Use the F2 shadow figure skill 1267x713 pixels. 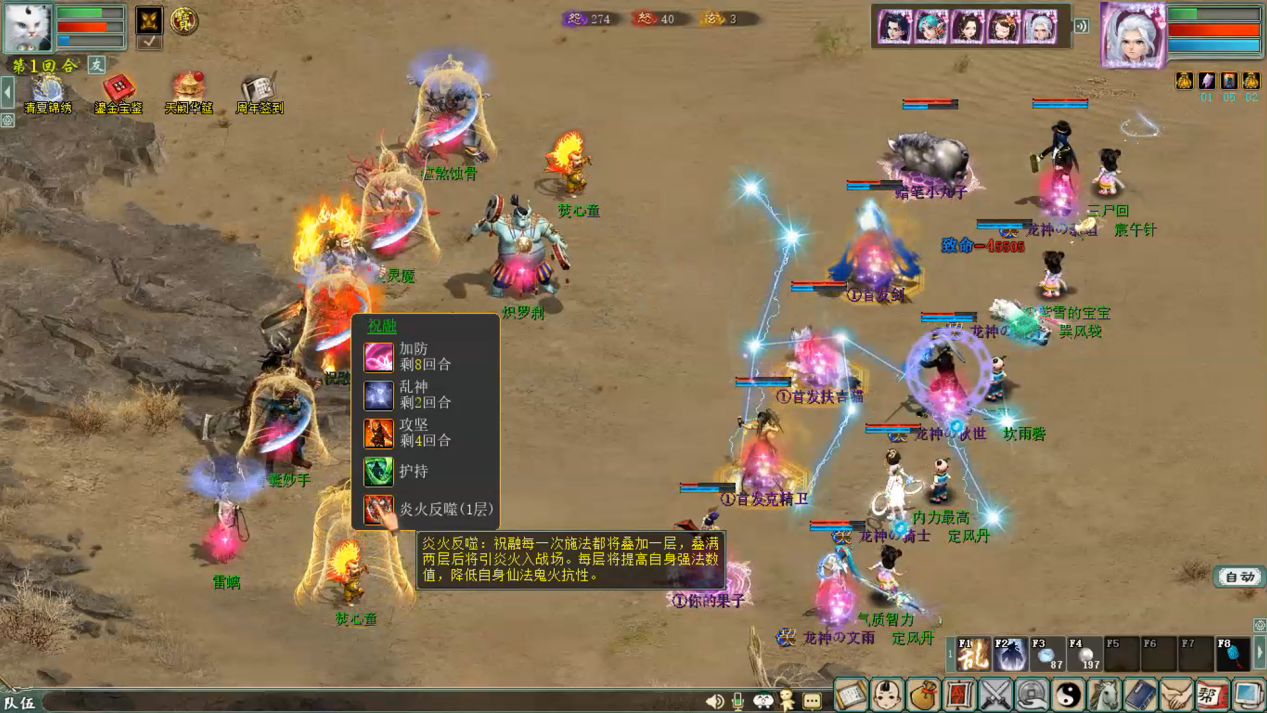point(1010,654)
